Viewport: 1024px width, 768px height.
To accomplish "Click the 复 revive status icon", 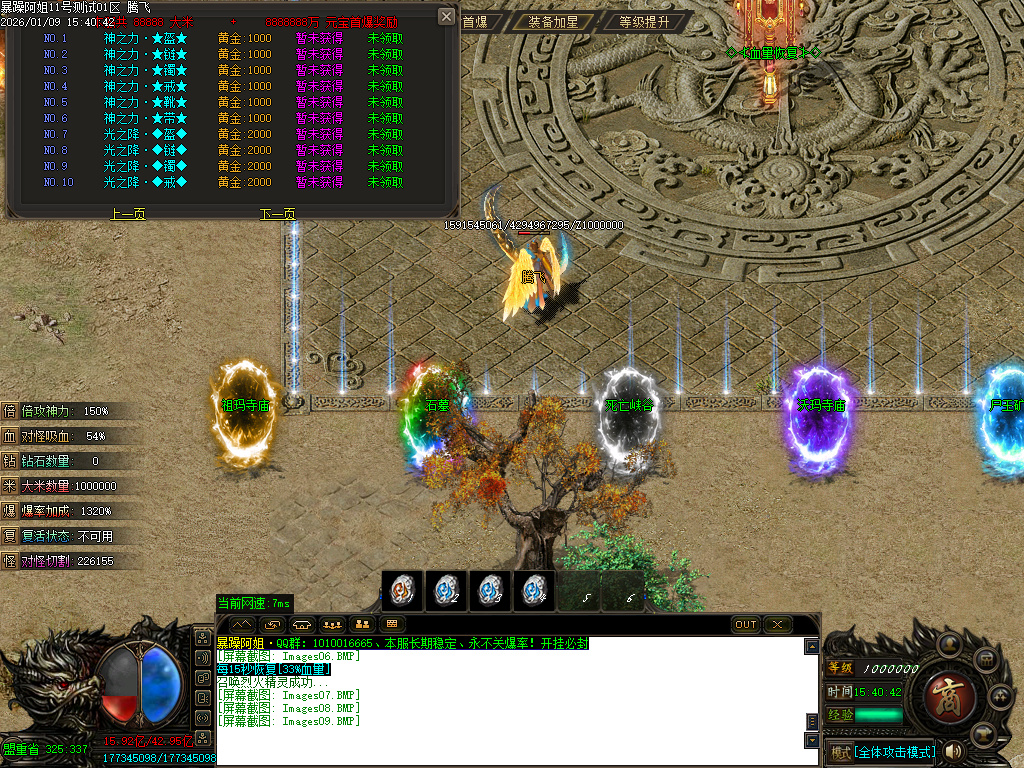I will click(10, 536).
